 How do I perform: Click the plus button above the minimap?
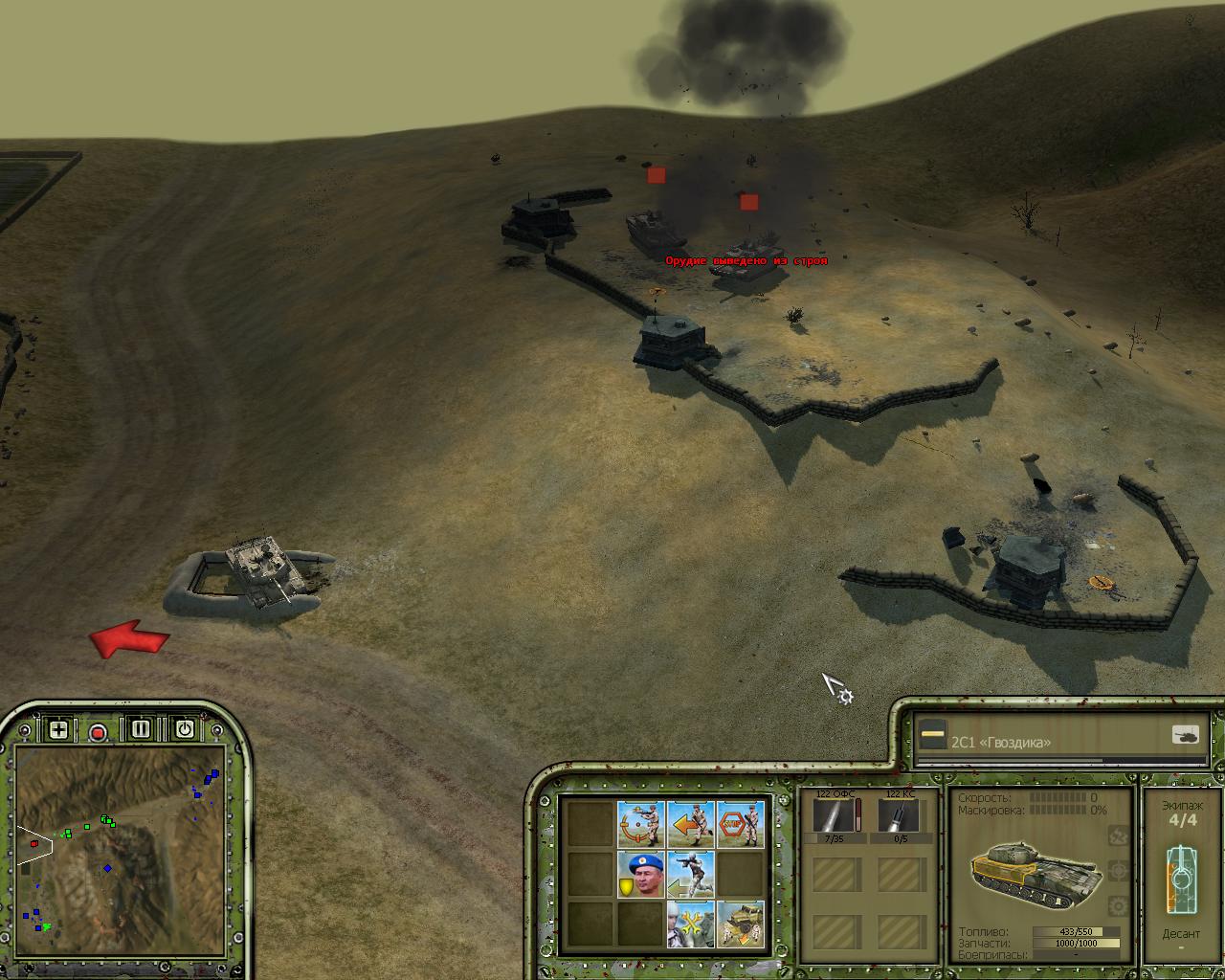[58, 729]
